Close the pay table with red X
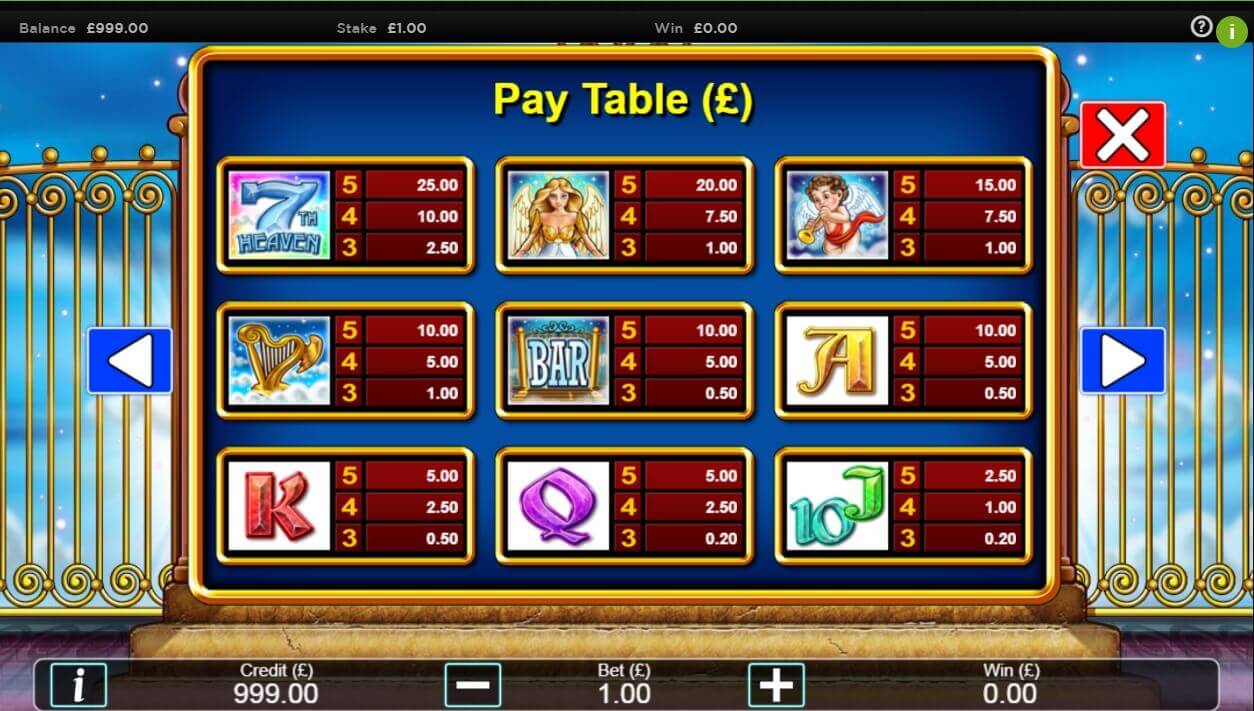The image size is (1254, 711). tap(1122, 135)
